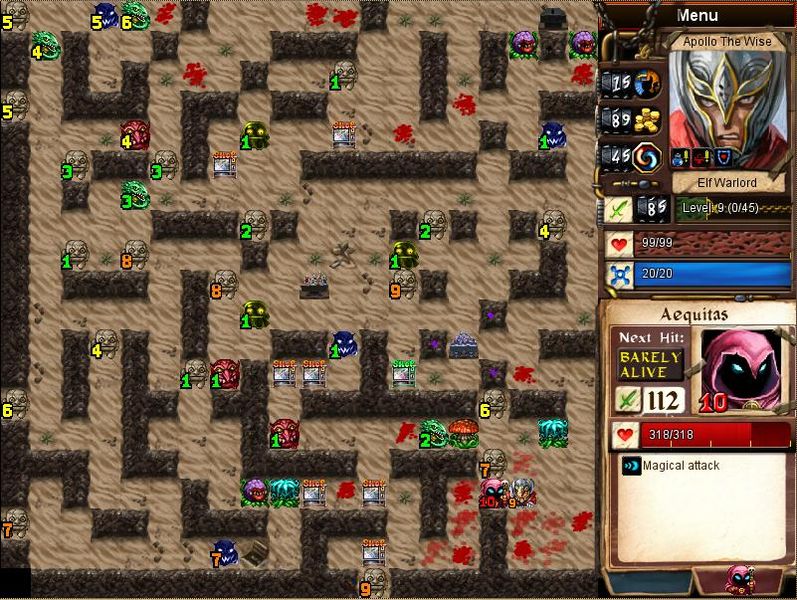Open the pink creature tab at panel bottom
797x600 pixels.
(741, 579)
